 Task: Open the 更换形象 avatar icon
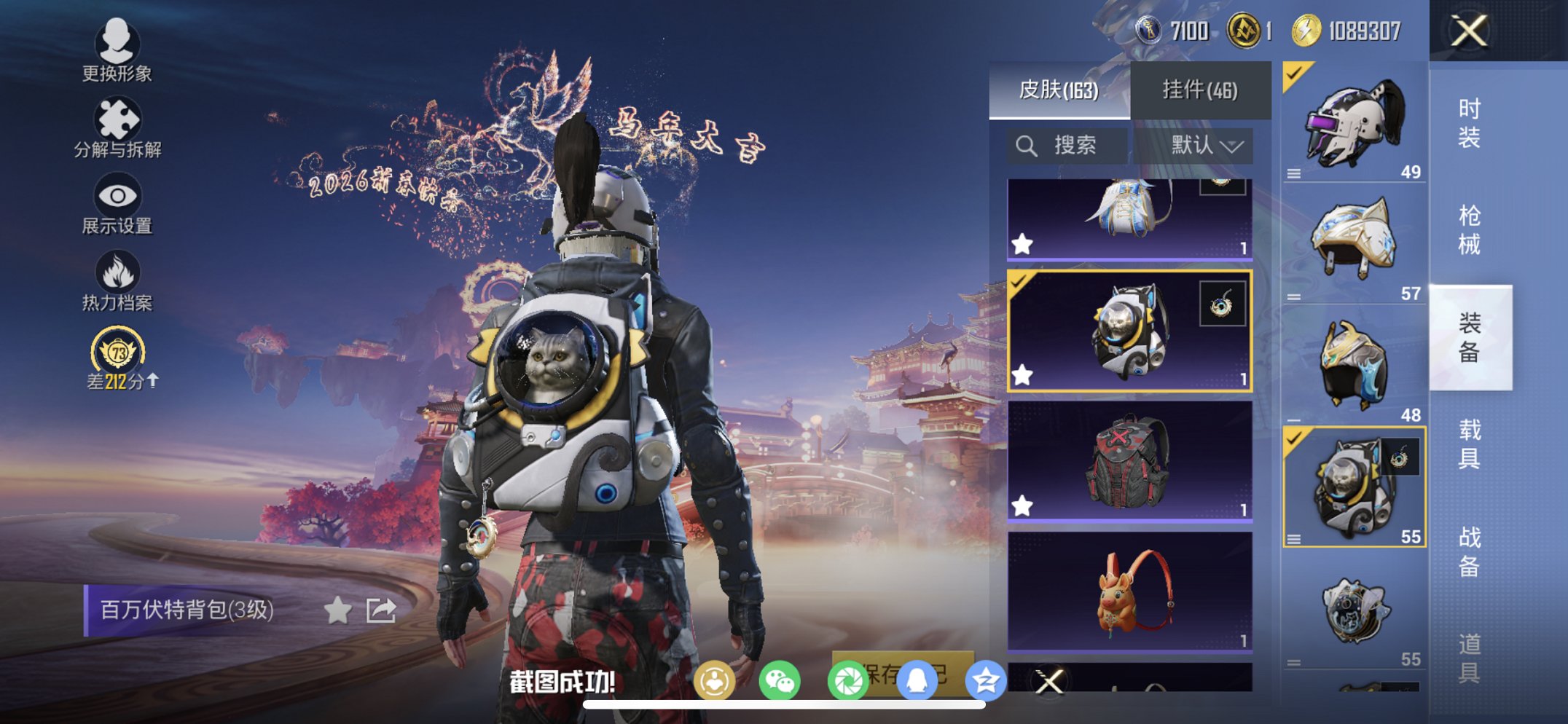pos(117,44)
